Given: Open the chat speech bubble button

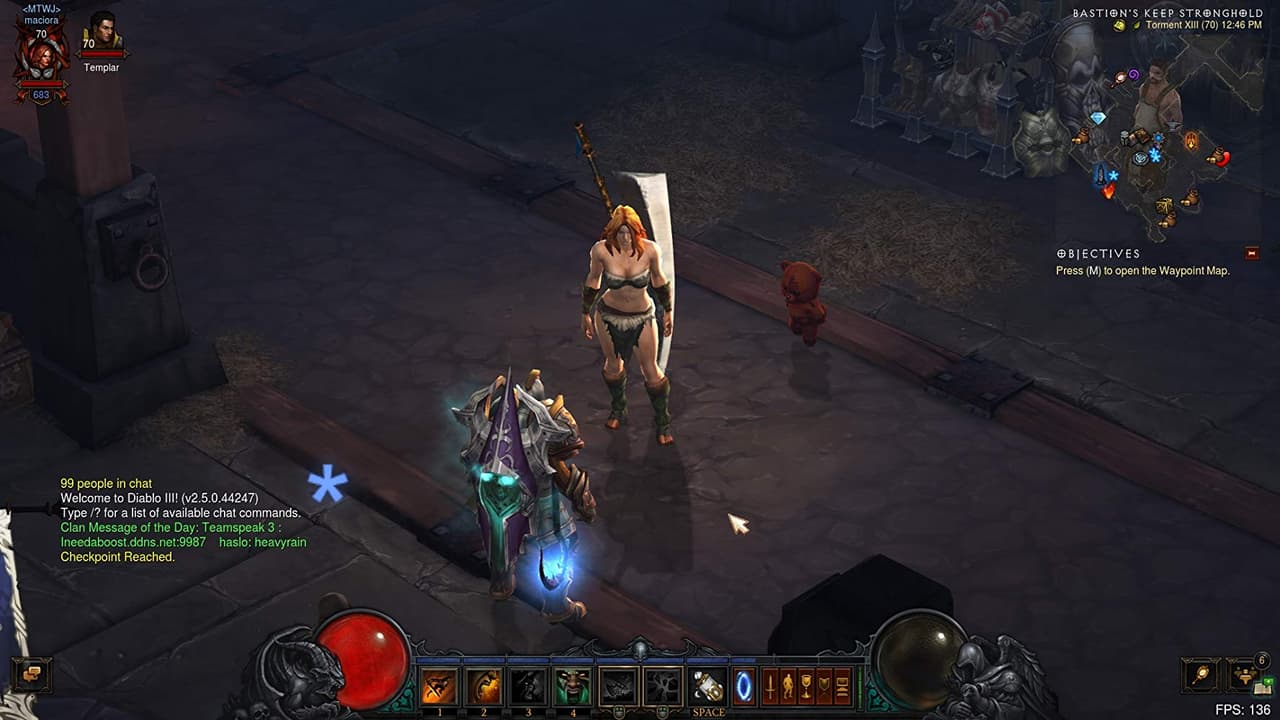Looking at the screenshot, I should coord(31,675).
